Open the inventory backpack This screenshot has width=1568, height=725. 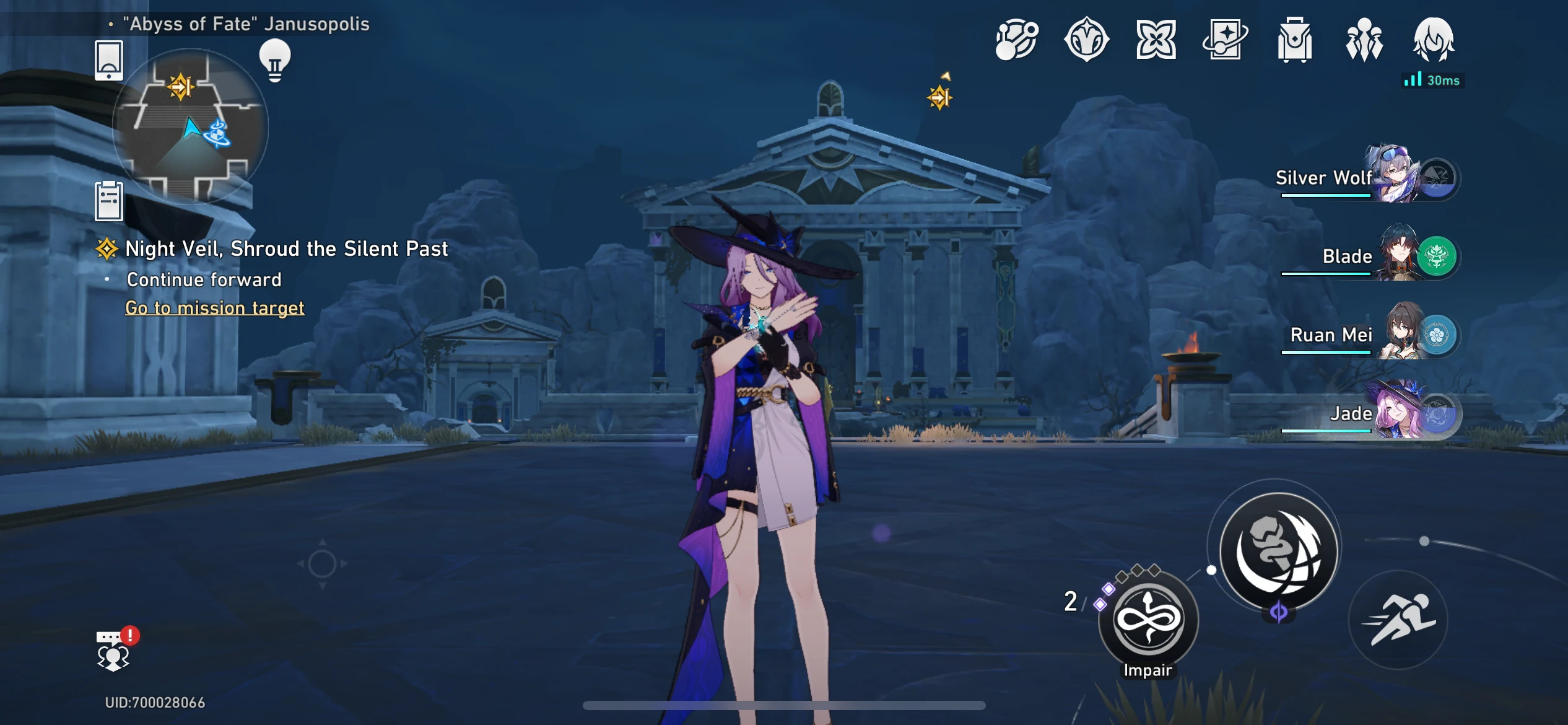[1296, 38]
